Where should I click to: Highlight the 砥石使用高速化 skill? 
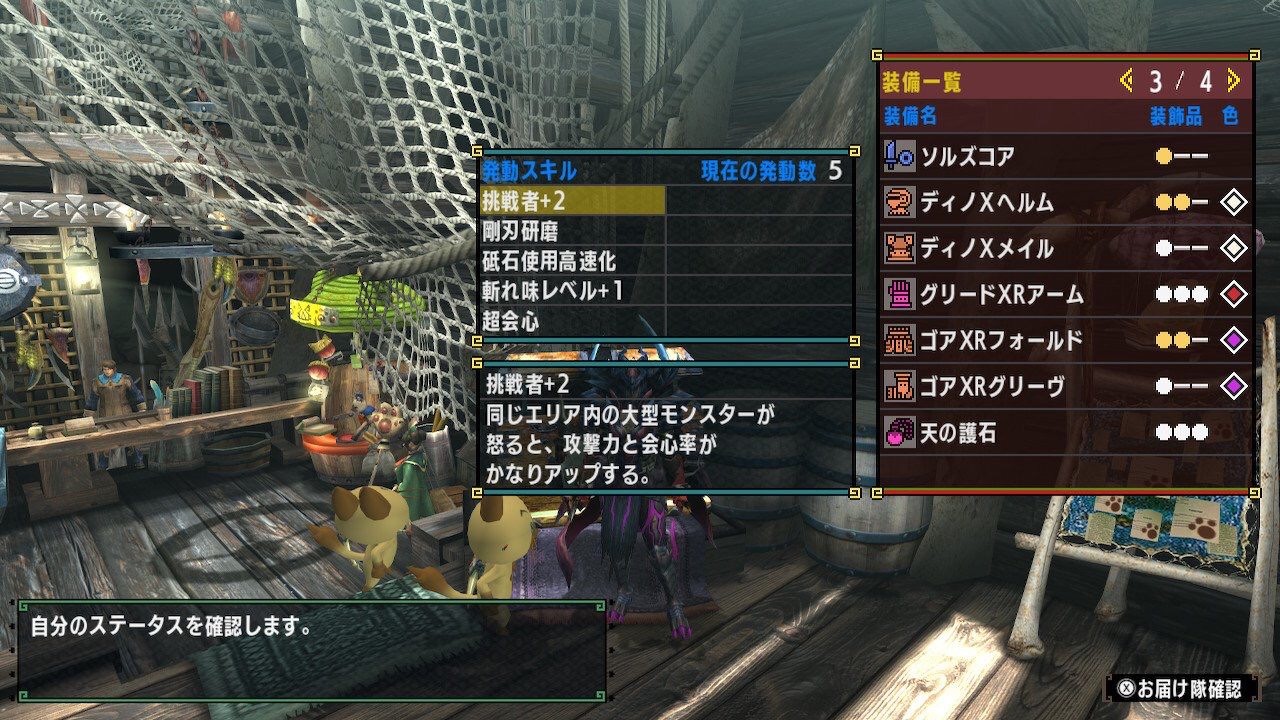(572, 261)
